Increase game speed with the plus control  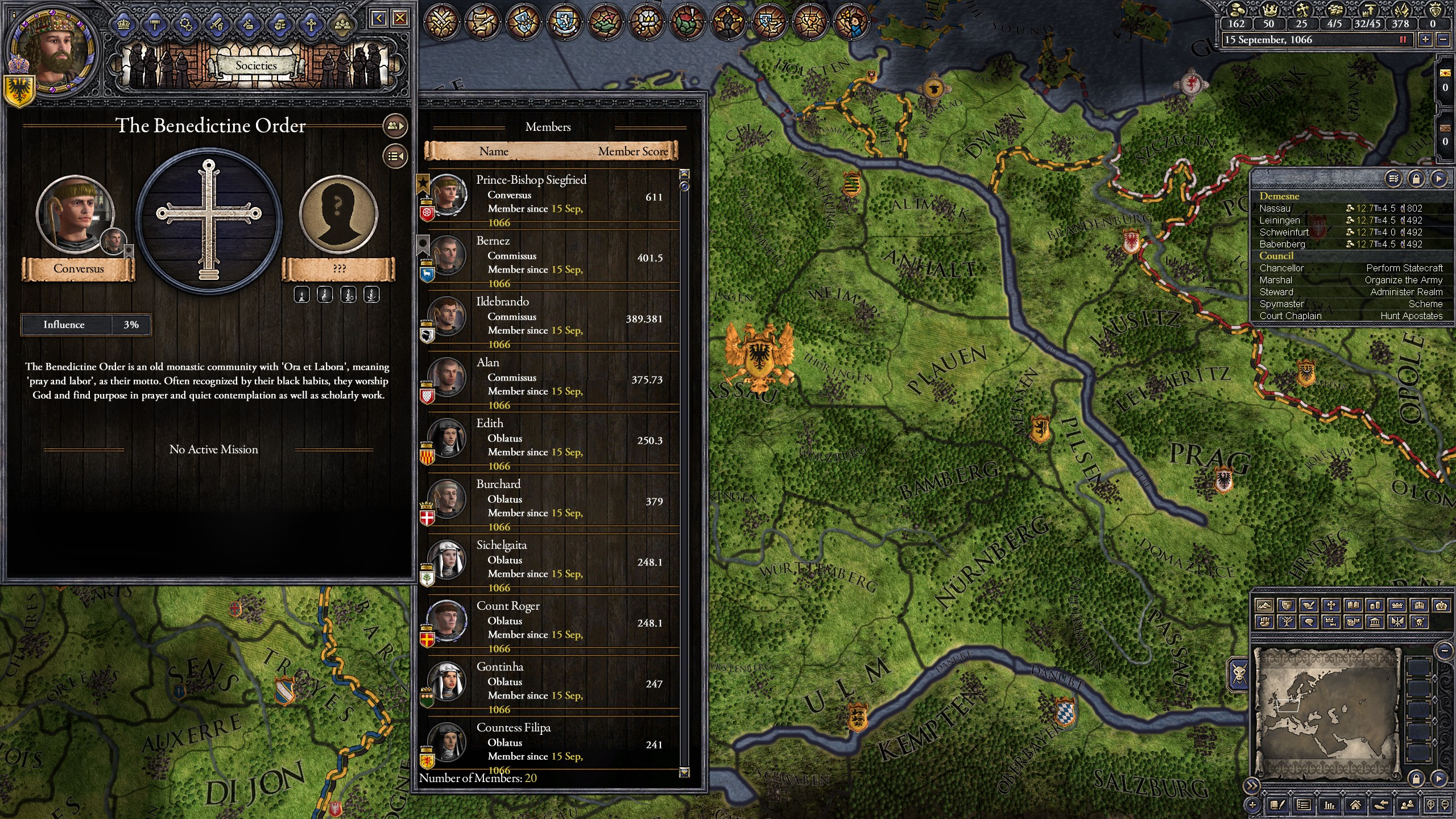(1424, 40)
